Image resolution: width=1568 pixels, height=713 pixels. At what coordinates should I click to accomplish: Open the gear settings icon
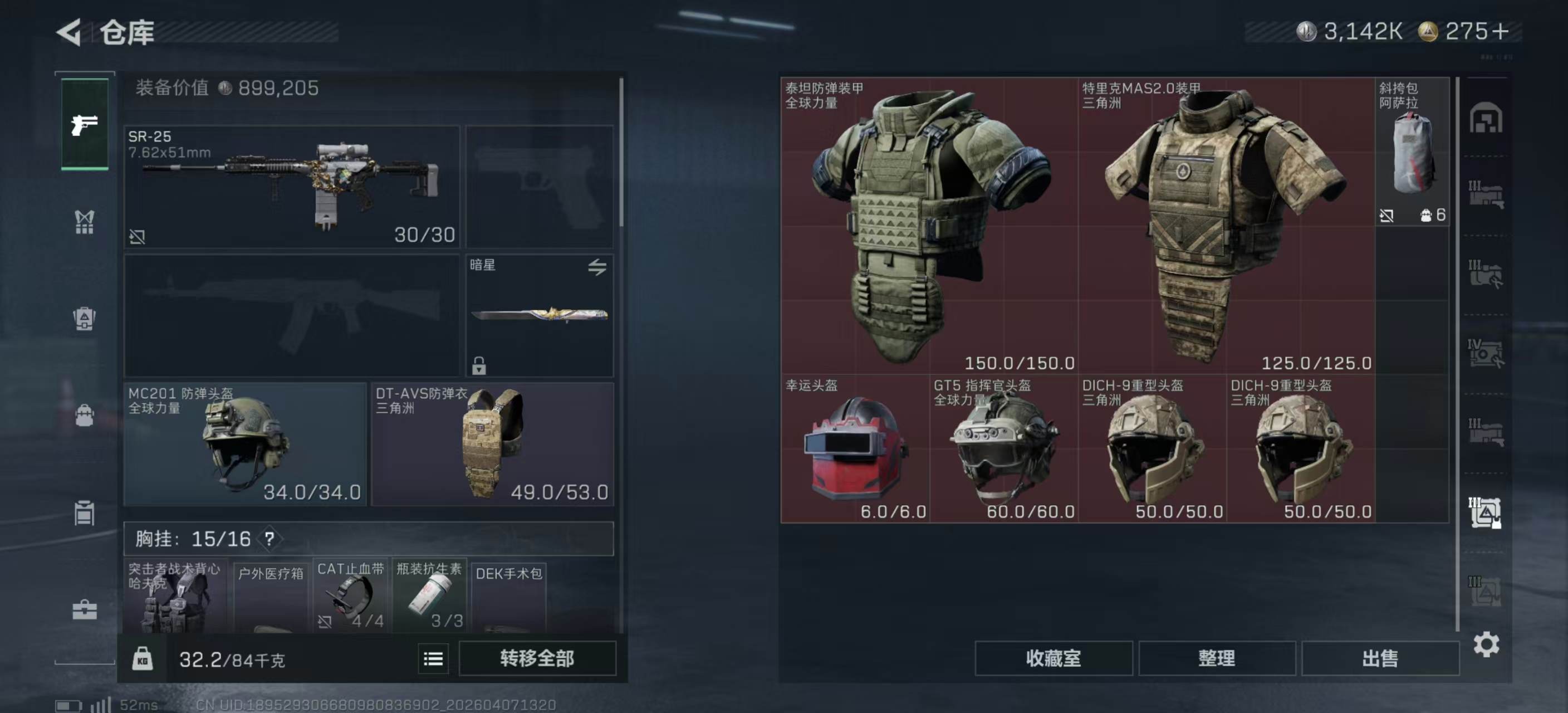pos(1486,644)
